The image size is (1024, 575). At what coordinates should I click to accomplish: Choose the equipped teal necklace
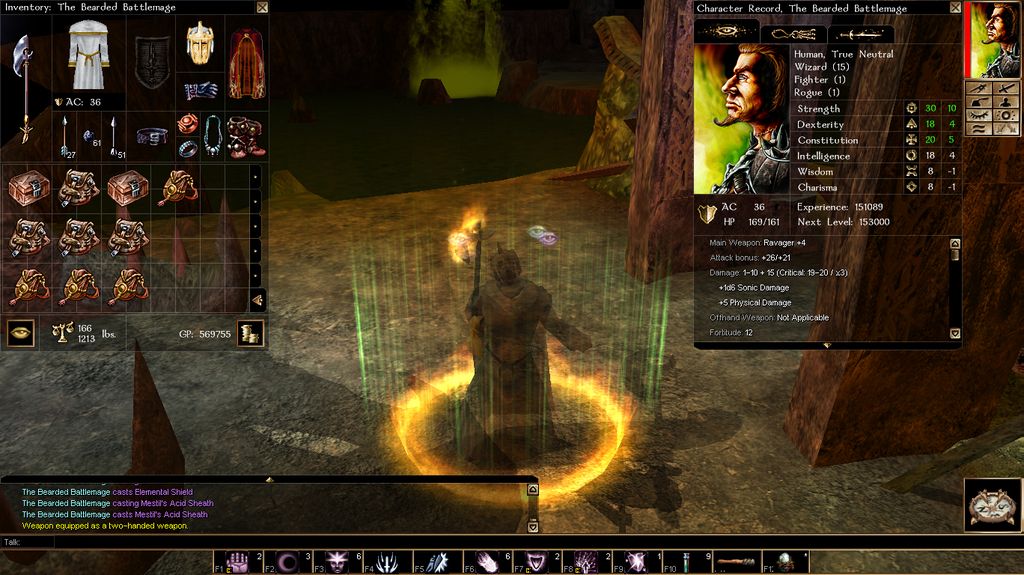pos(213,135)
